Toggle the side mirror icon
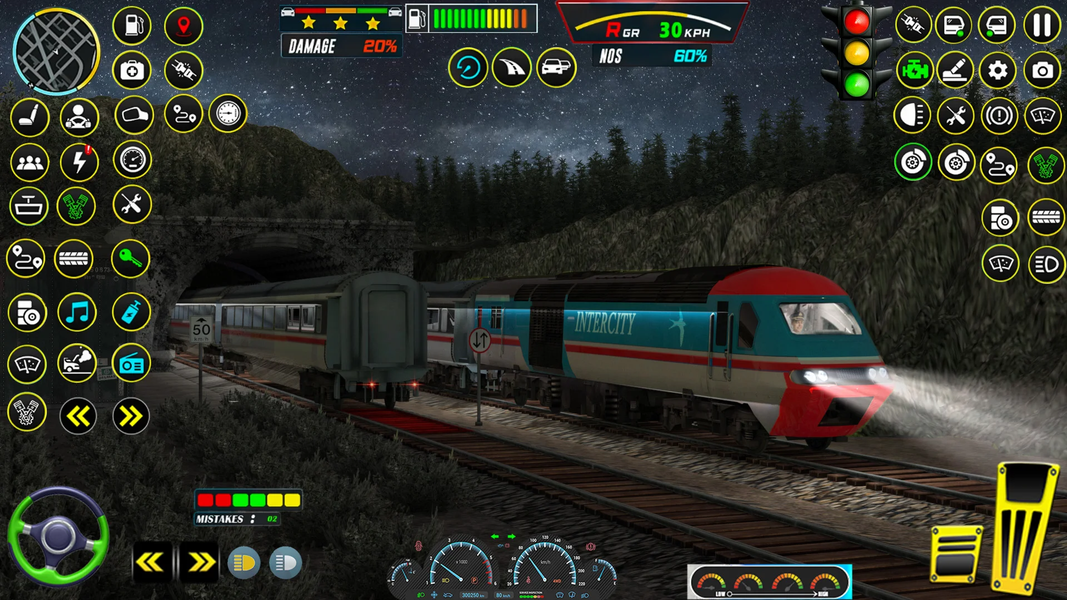Viewport: 1067px width, 600px height. click(133, 115)
